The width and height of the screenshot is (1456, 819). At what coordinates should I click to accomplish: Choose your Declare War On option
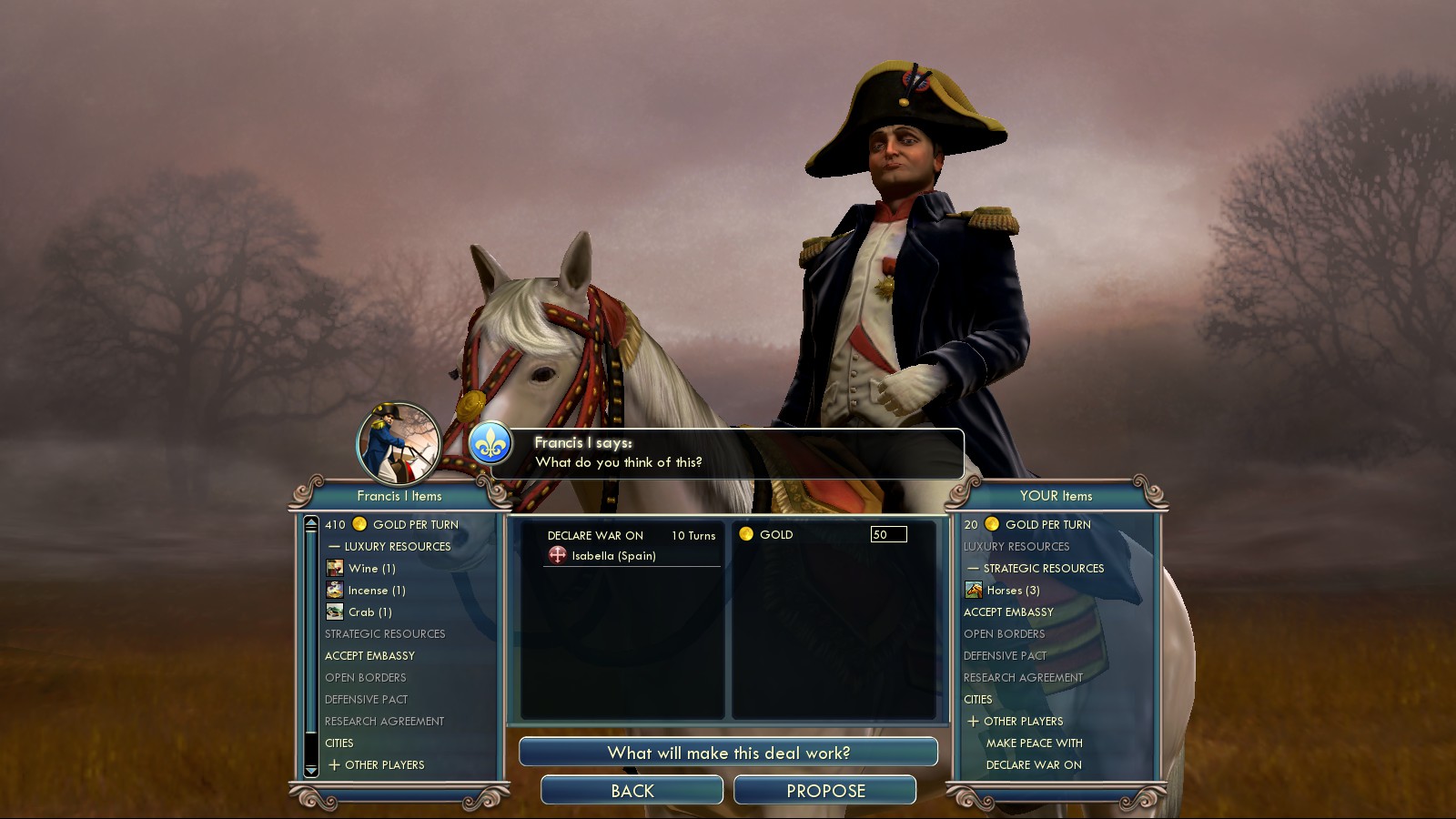1034,764
